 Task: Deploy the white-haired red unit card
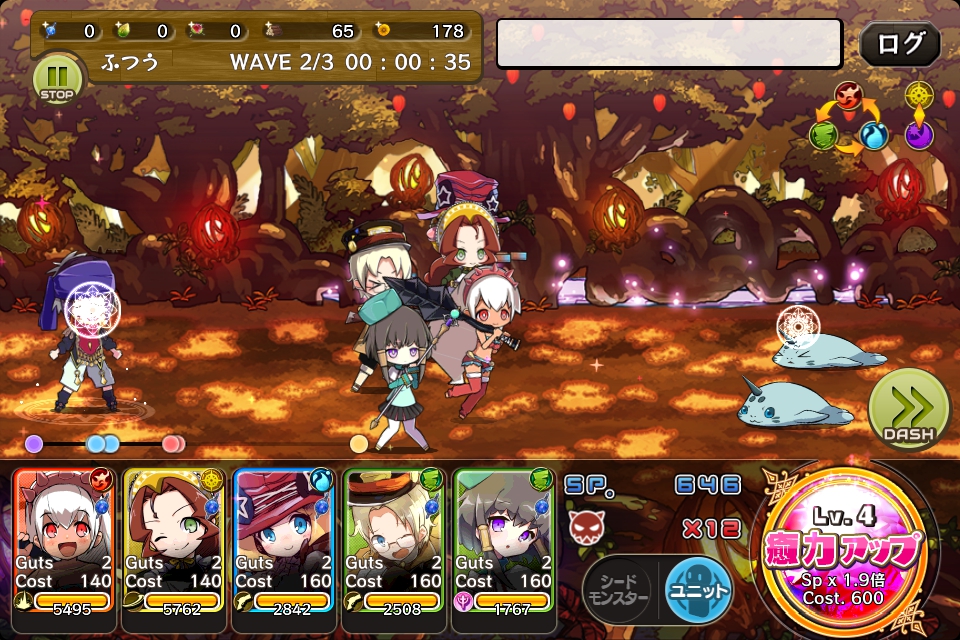point(65,540)
